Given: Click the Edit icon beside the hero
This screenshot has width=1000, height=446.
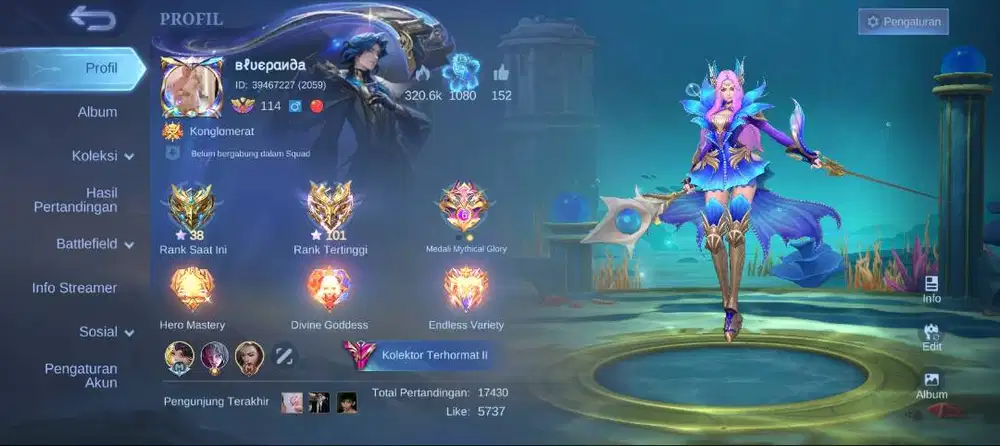Looking at the screenshot, I should [x=931, y=338].
